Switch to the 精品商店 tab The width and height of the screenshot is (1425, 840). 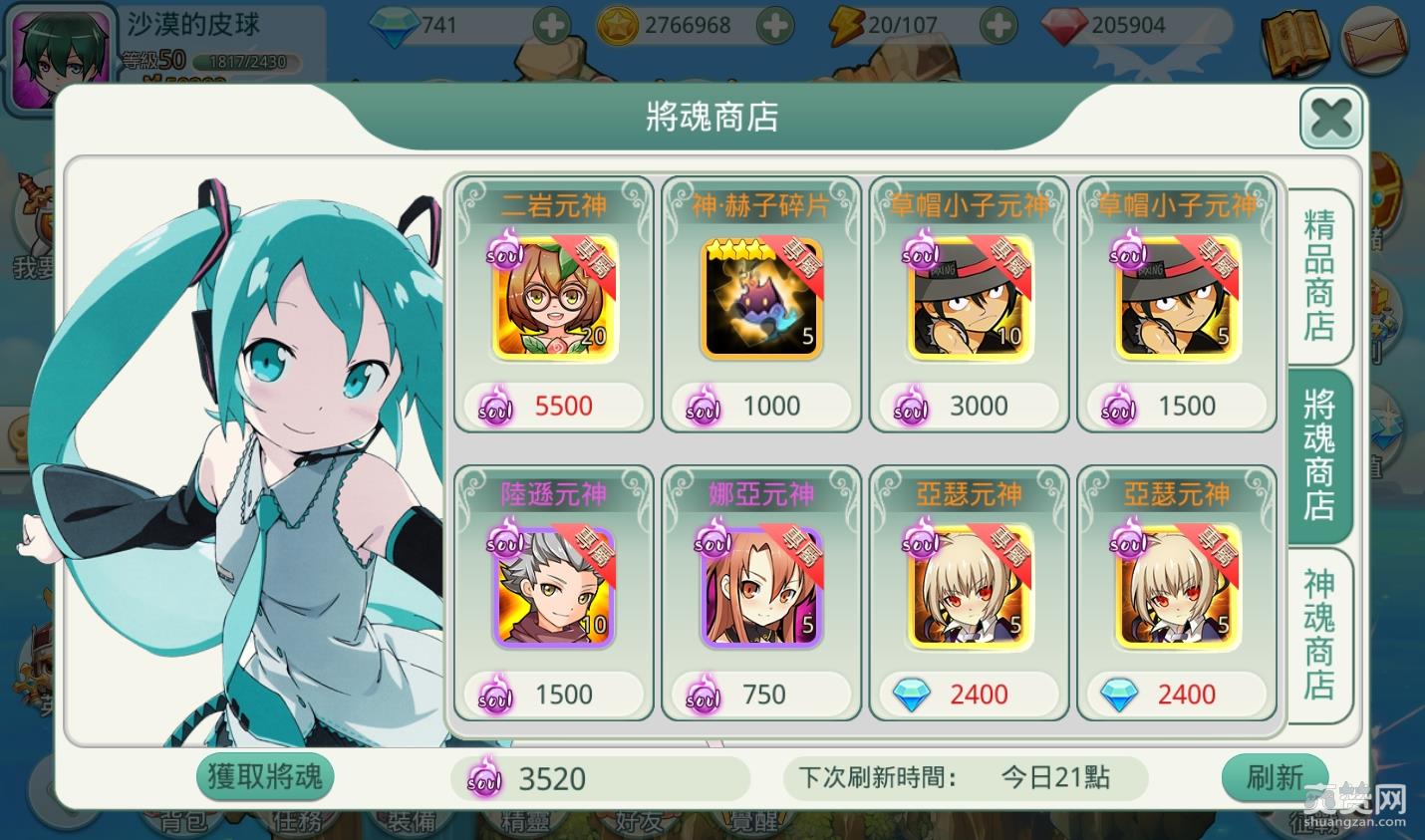[x=1318, y=275]
